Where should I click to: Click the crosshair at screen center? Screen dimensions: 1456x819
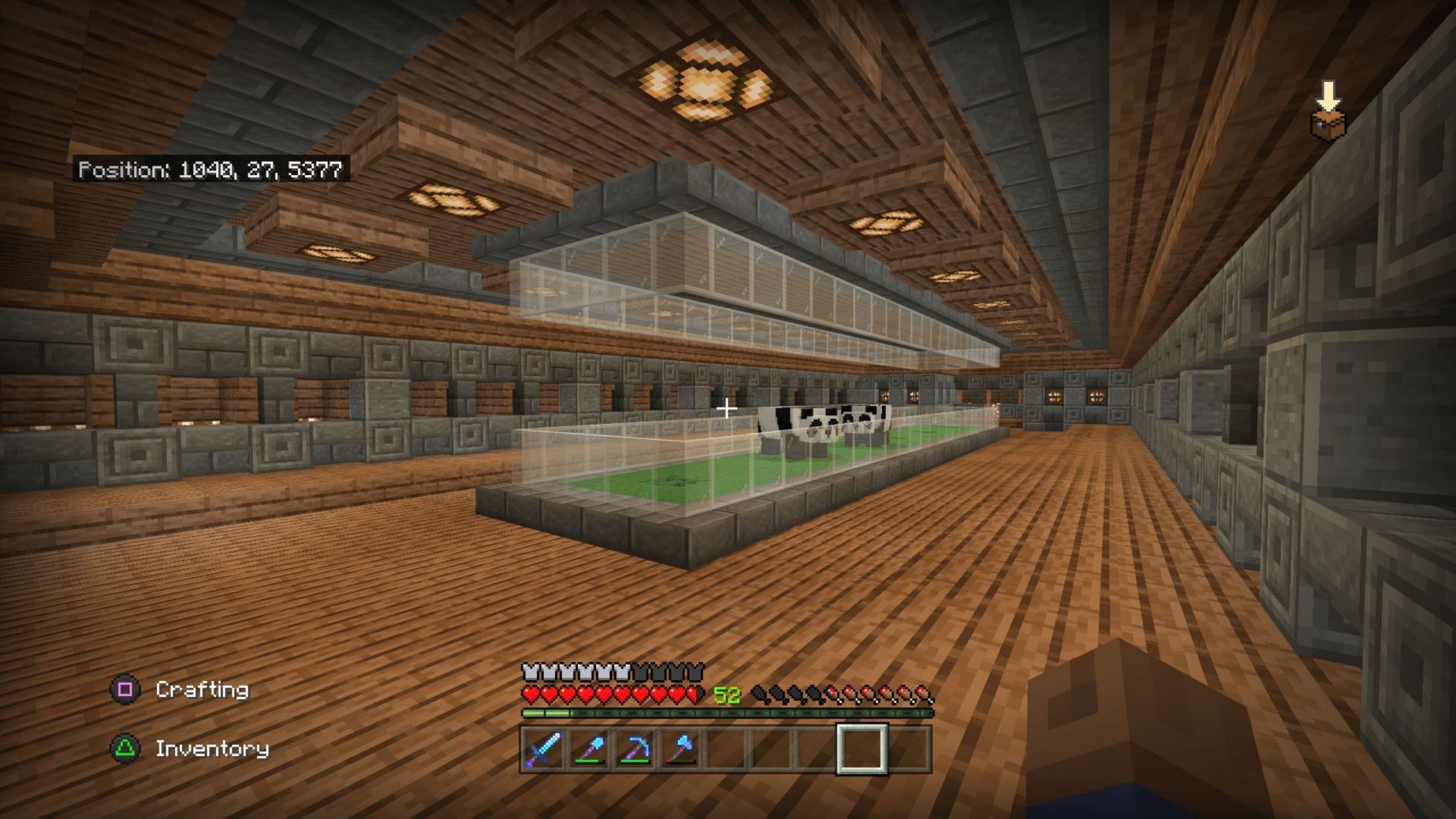pos(726,408)
